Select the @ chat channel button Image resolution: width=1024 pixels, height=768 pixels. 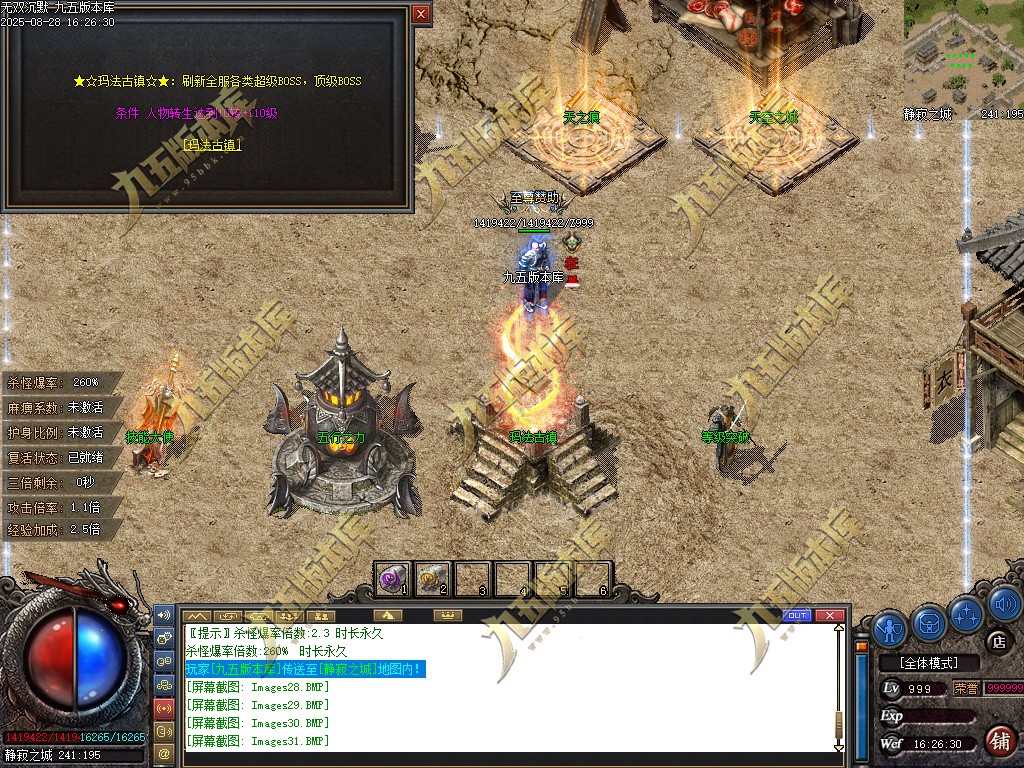pos(164,751)
